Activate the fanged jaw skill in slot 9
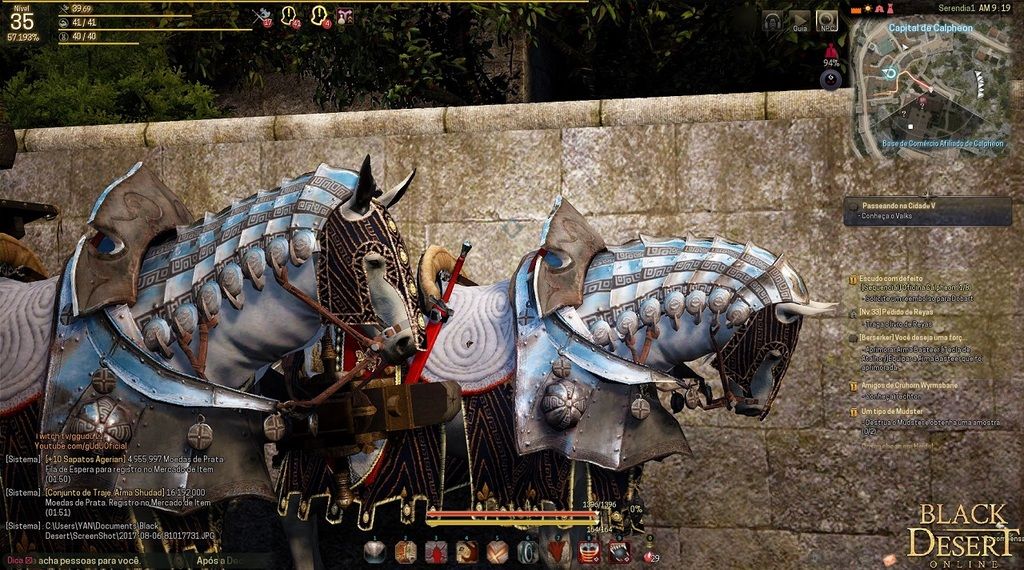Viewport: 1024px width, 570px height. (x=620, y=551)
